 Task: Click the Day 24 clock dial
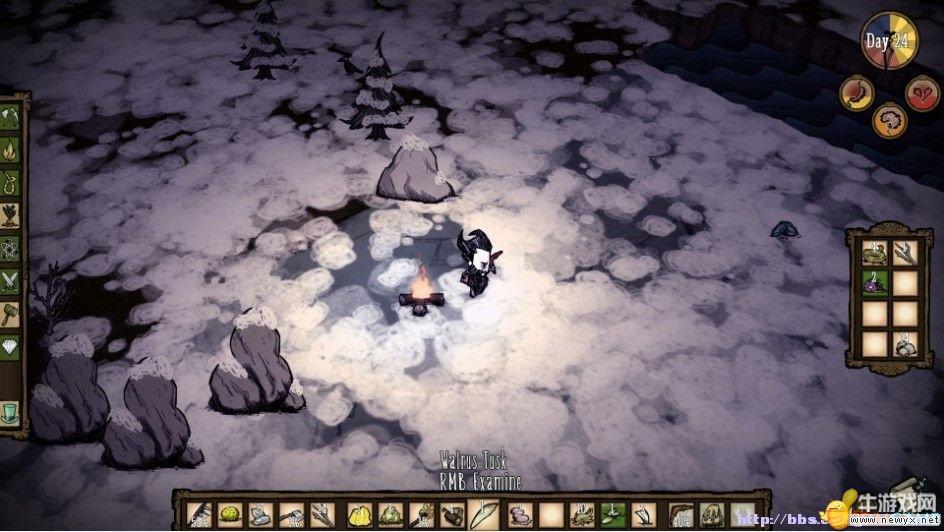[889, 42]
